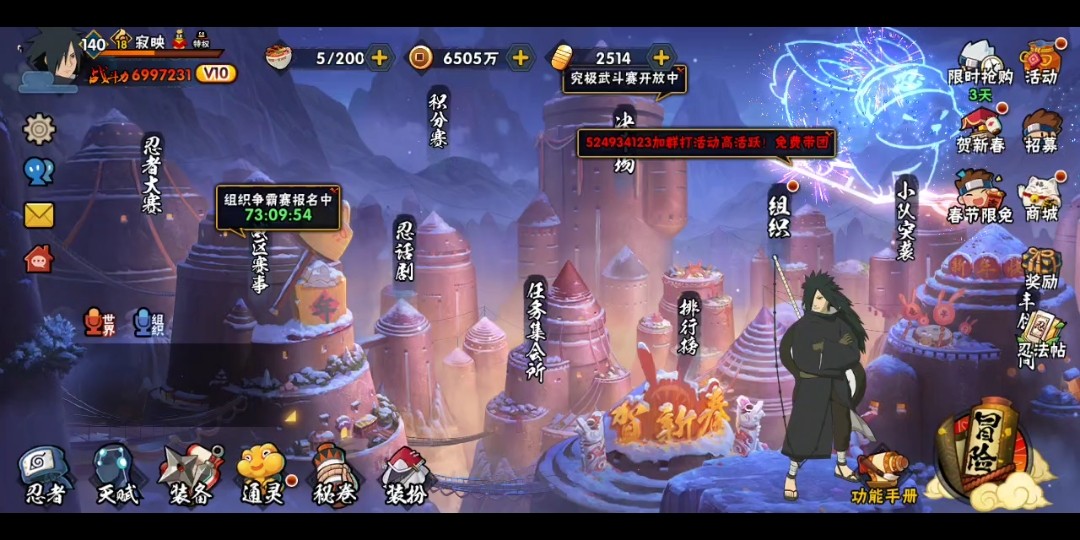Open the 商城 shop

point(1041,199)
